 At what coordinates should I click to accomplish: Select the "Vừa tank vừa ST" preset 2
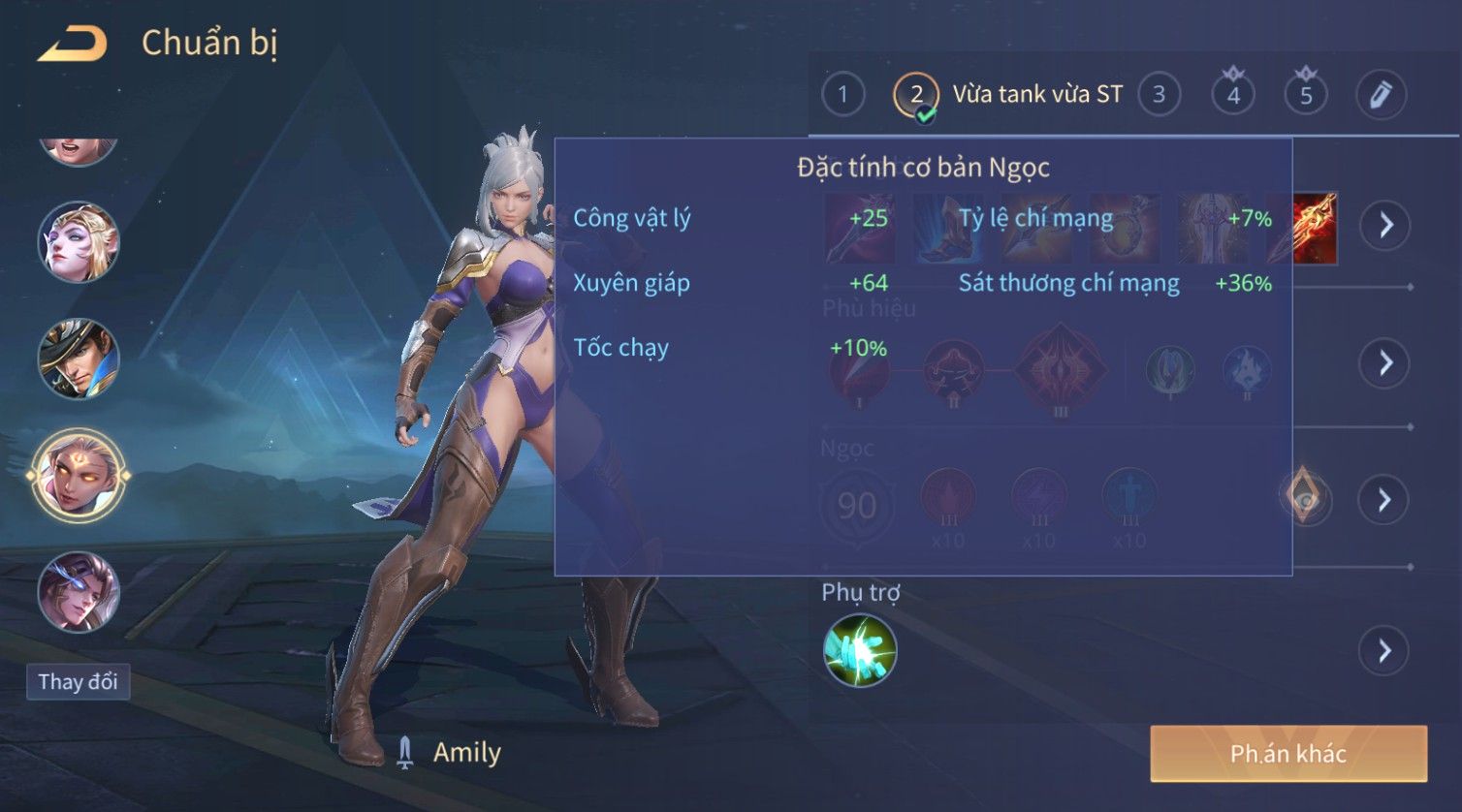(x=916, y=95)
